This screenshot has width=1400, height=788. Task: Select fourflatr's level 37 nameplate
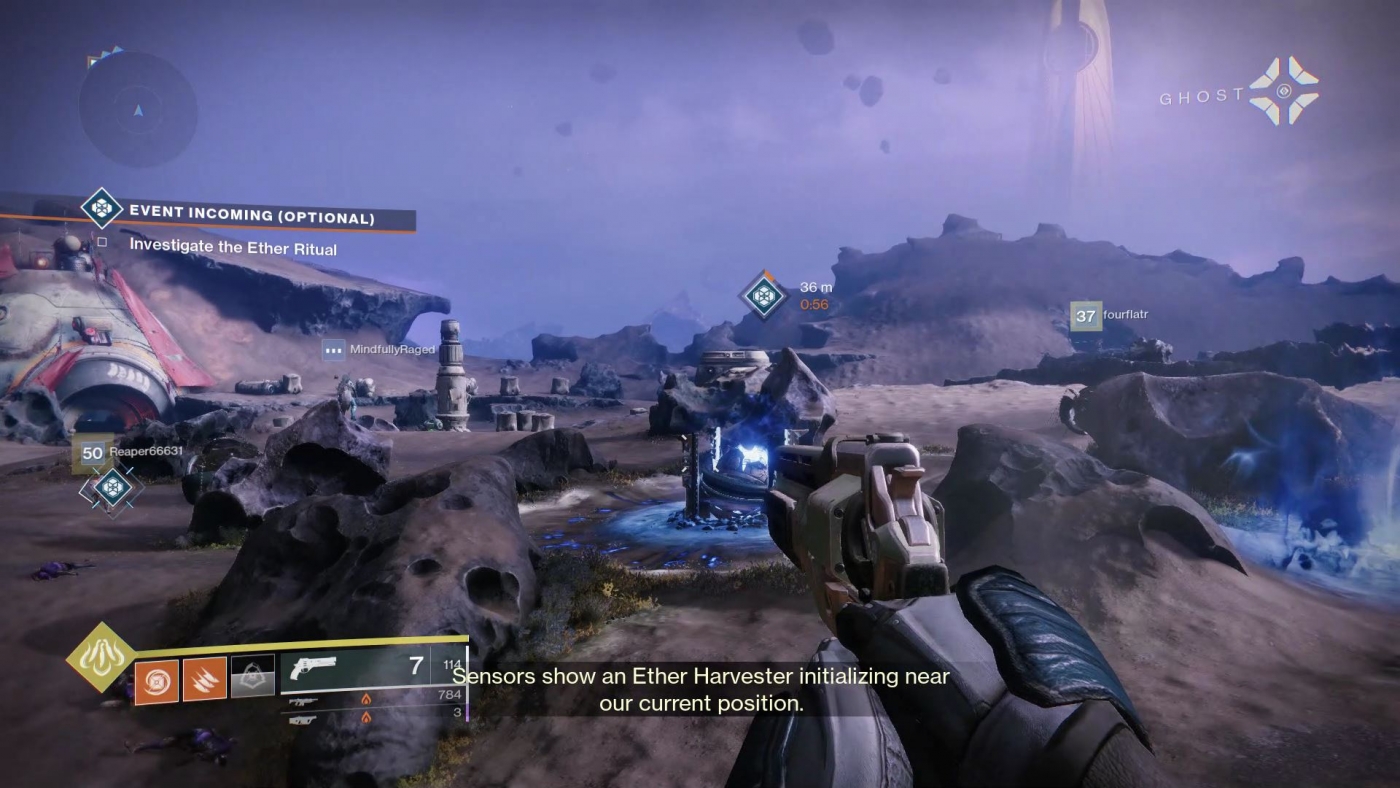(1085, 315)
